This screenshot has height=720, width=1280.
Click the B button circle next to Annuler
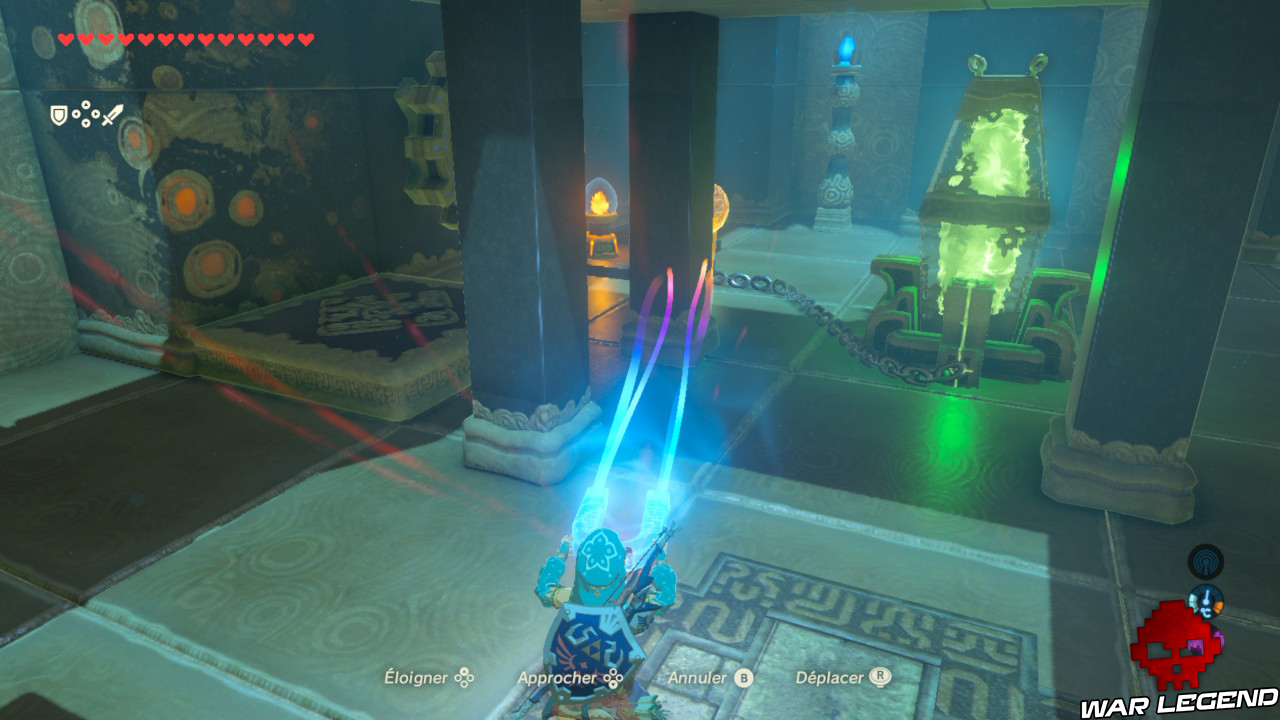point(742,677)
